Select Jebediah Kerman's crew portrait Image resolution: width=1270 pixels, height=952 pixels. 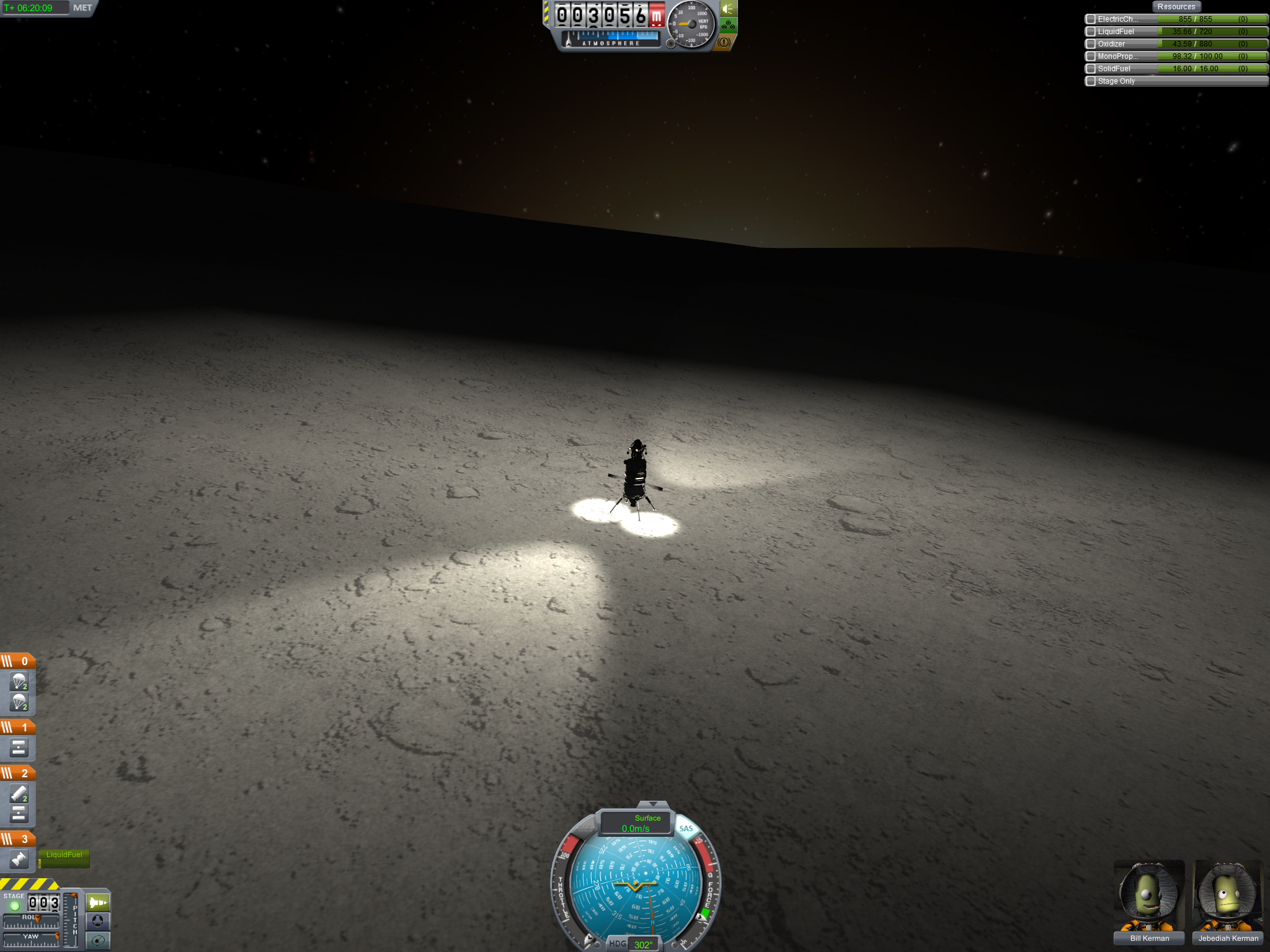1228,896
